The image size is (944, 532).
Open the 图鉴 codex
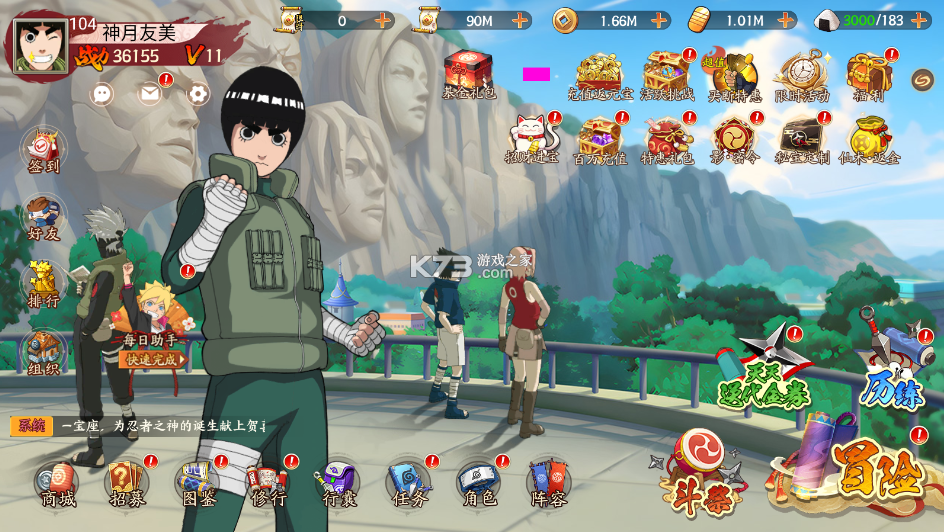(x=197, y=484)
